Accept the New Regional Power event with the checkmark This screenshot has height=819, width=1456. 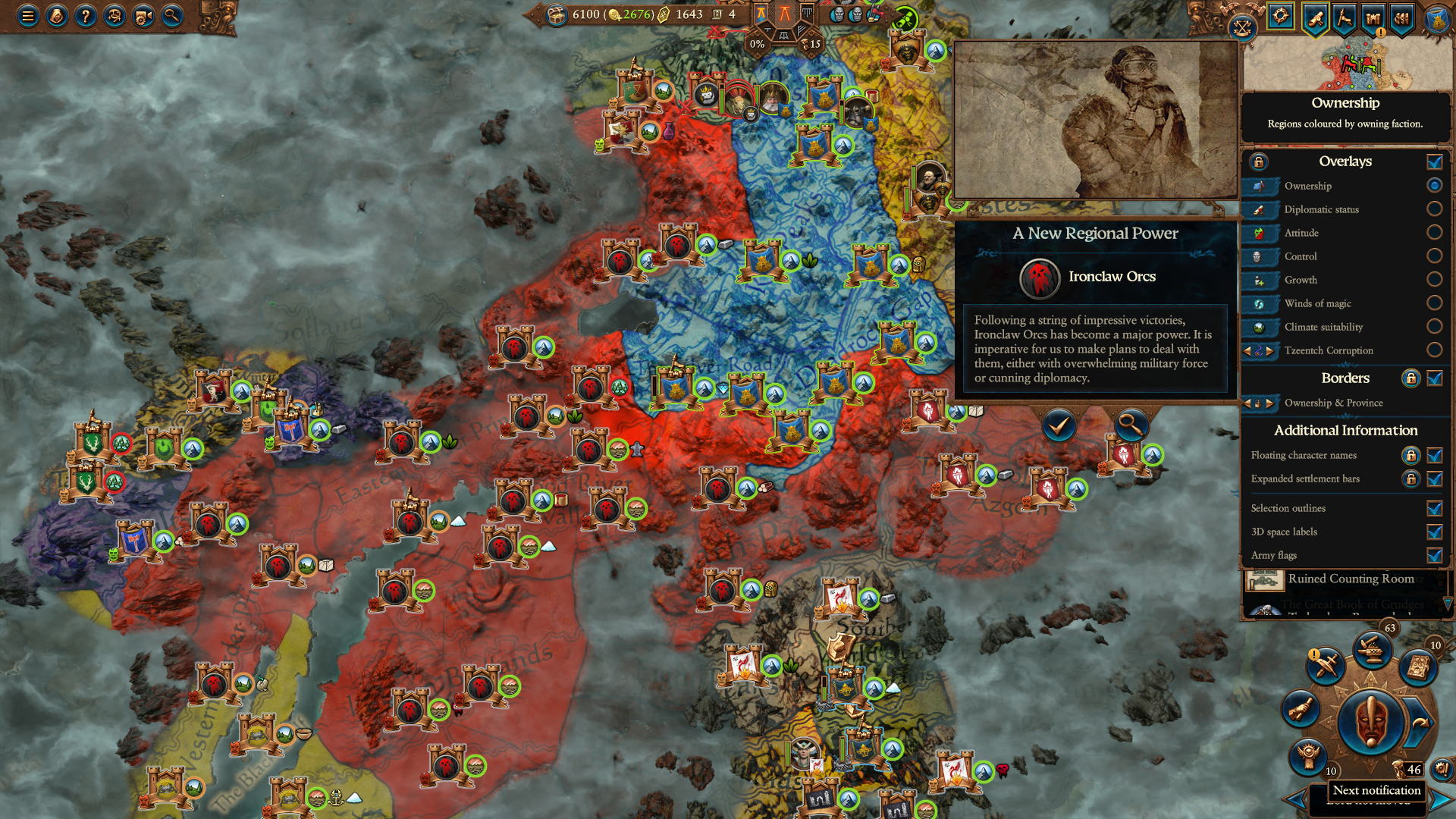pyautogui.click(x=1059, y=426)
